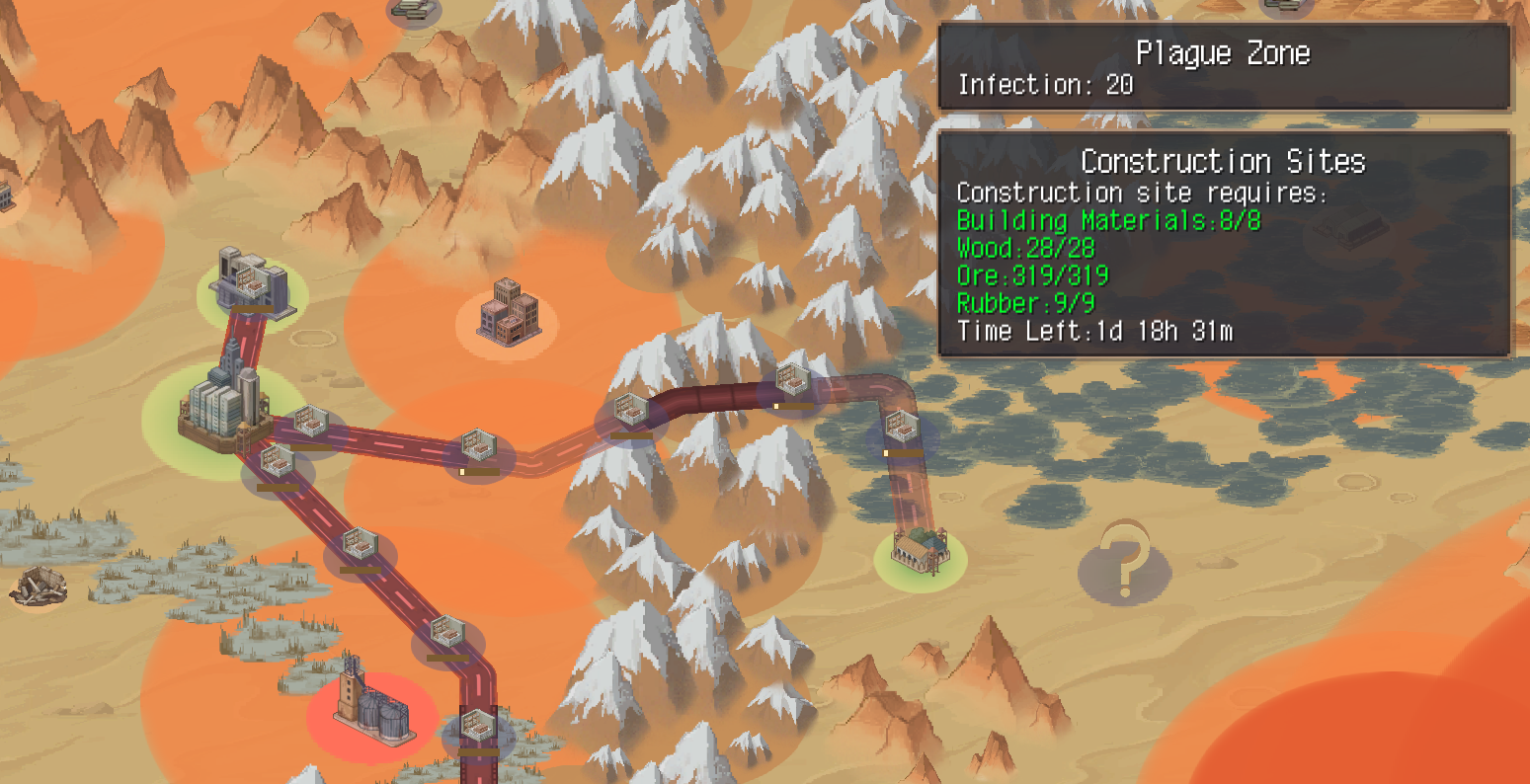1530x784 pixels.
Task: Select the warehouse stop beside the lake
Action: coord(904,428)
